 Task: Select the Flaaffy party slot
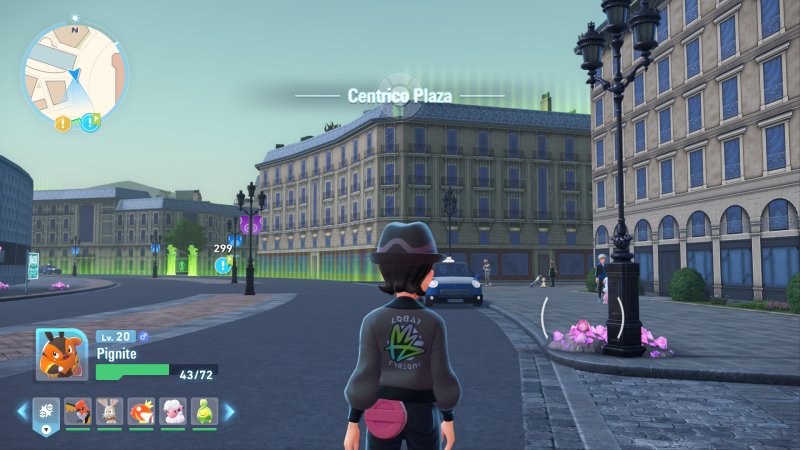click(x=173, y=412)
